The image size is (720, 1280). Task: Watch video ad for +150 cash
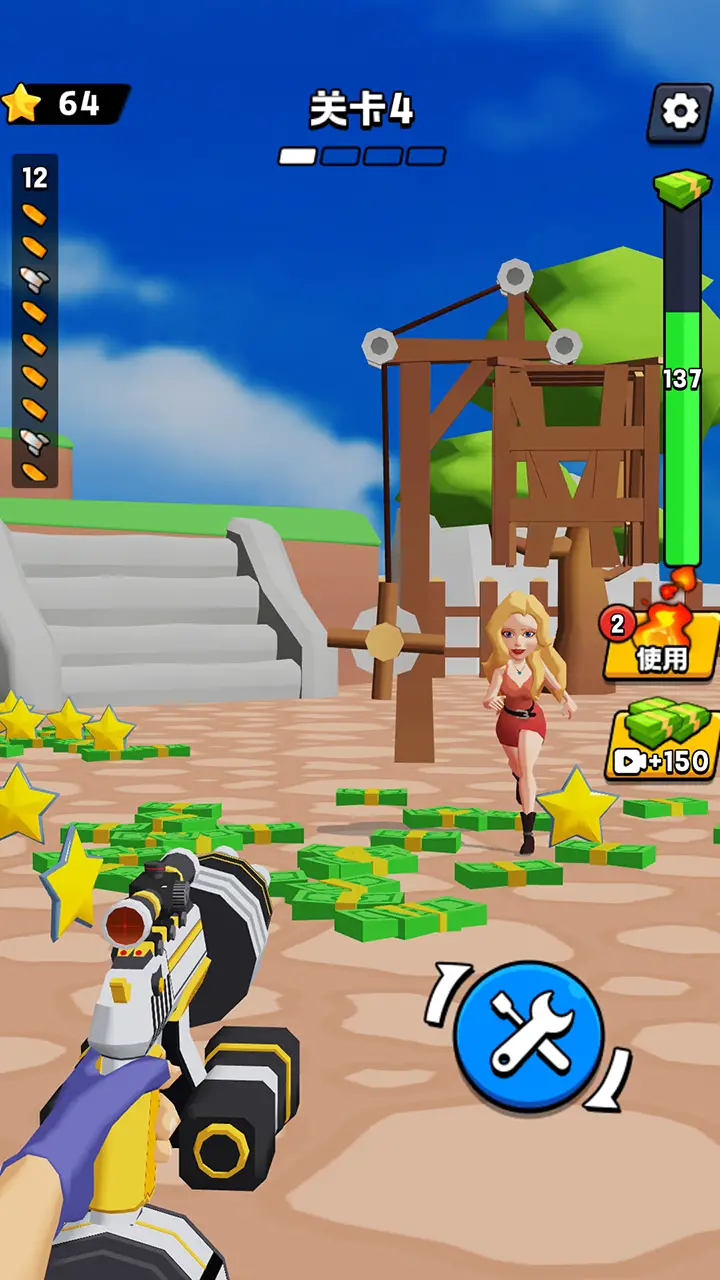pos(662,741)
